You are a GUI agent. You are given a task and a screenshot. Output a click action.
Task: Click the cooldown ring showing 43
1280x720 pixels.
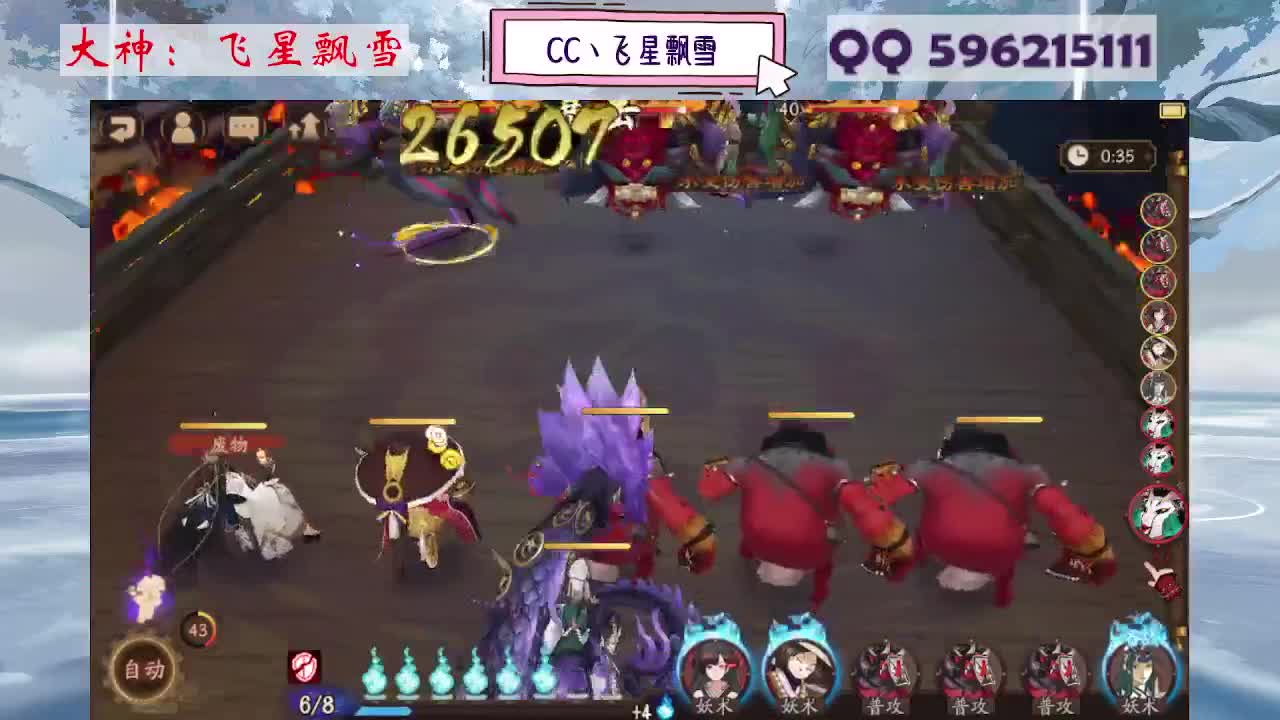coord(198,630)
